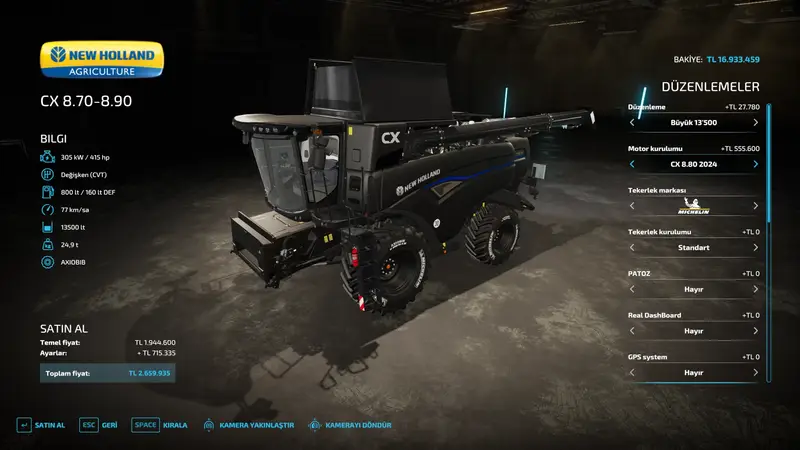Viewport: 800px width, 450px height.
Task: Select previous Motor kurulumu before CX 8.80 2024
Action: [x=632, y=164]
